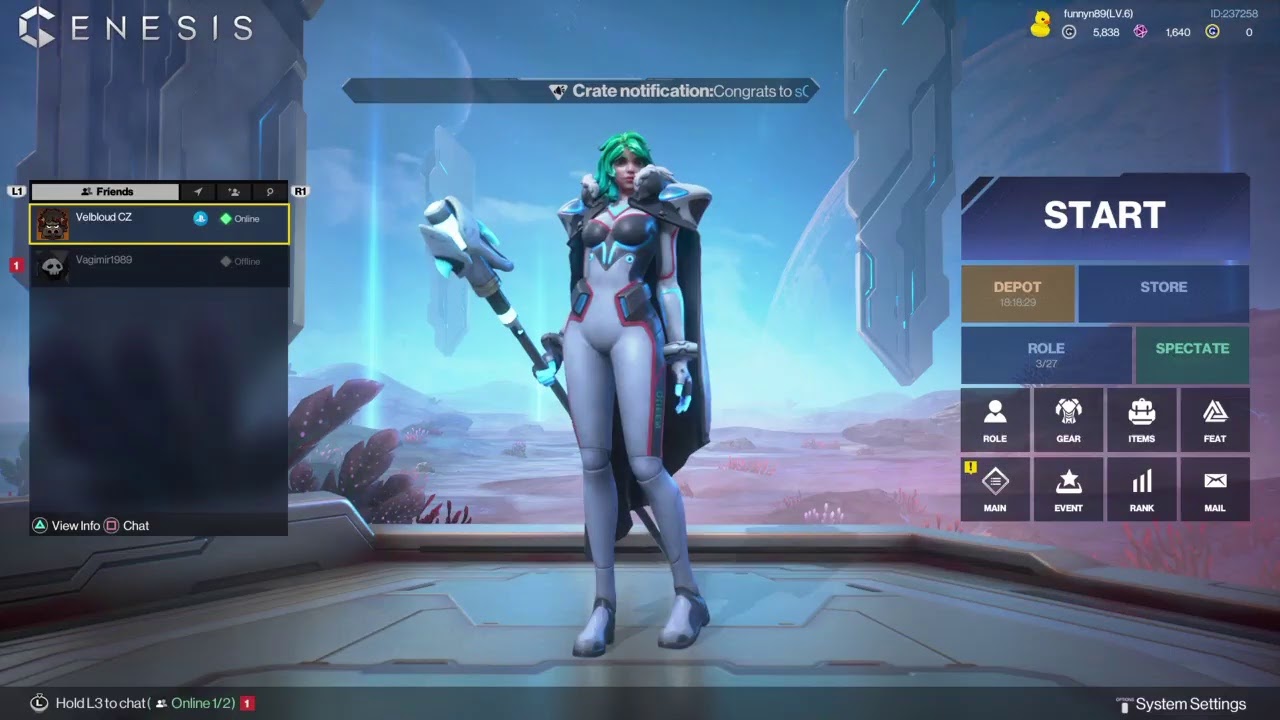Switch to the add-friend tab
The image size is (1280, 720).
[x=234, y=192]
